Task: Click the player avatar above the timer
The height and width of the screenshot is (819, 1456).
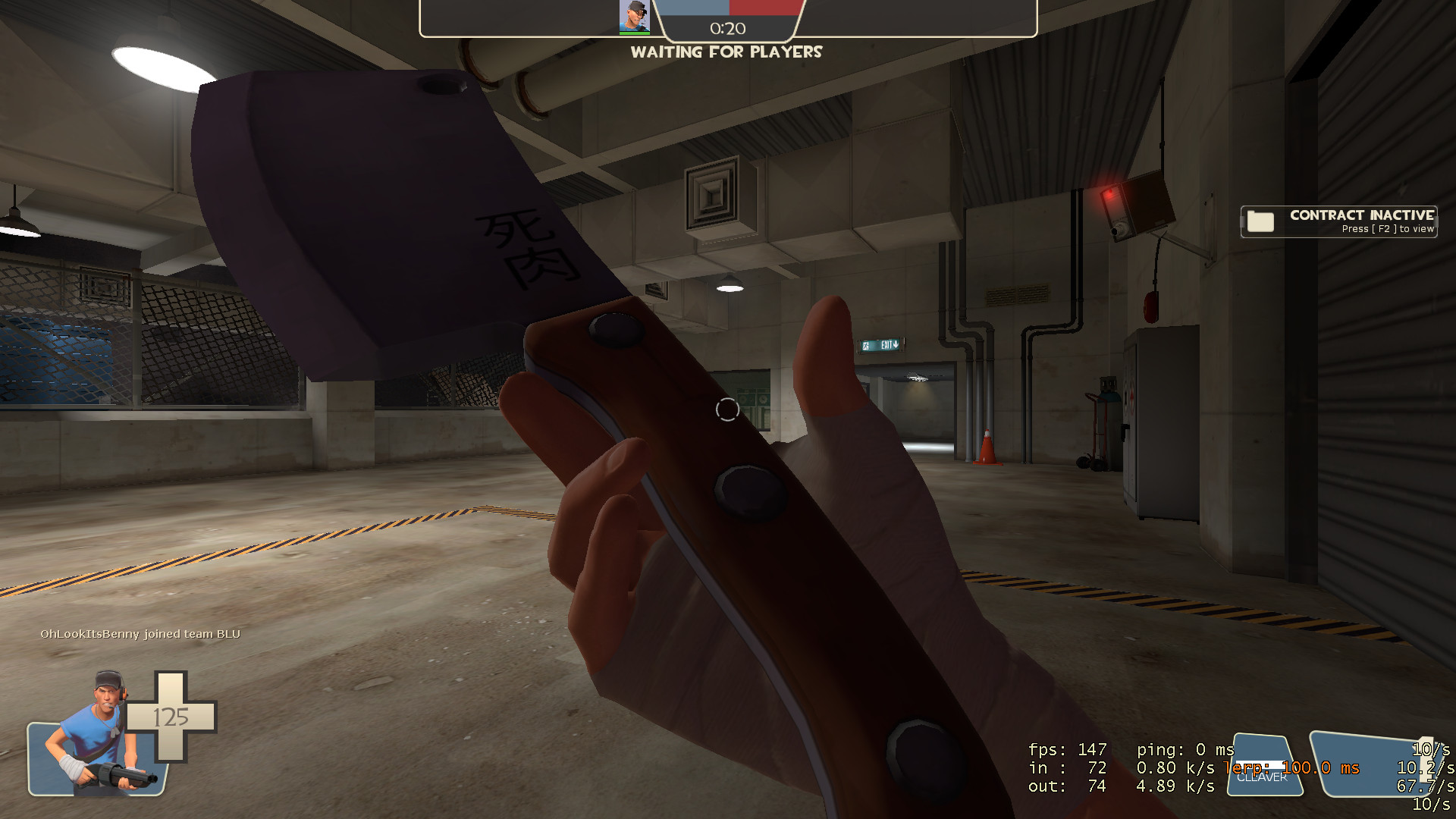Action: (x=635, y=17)
